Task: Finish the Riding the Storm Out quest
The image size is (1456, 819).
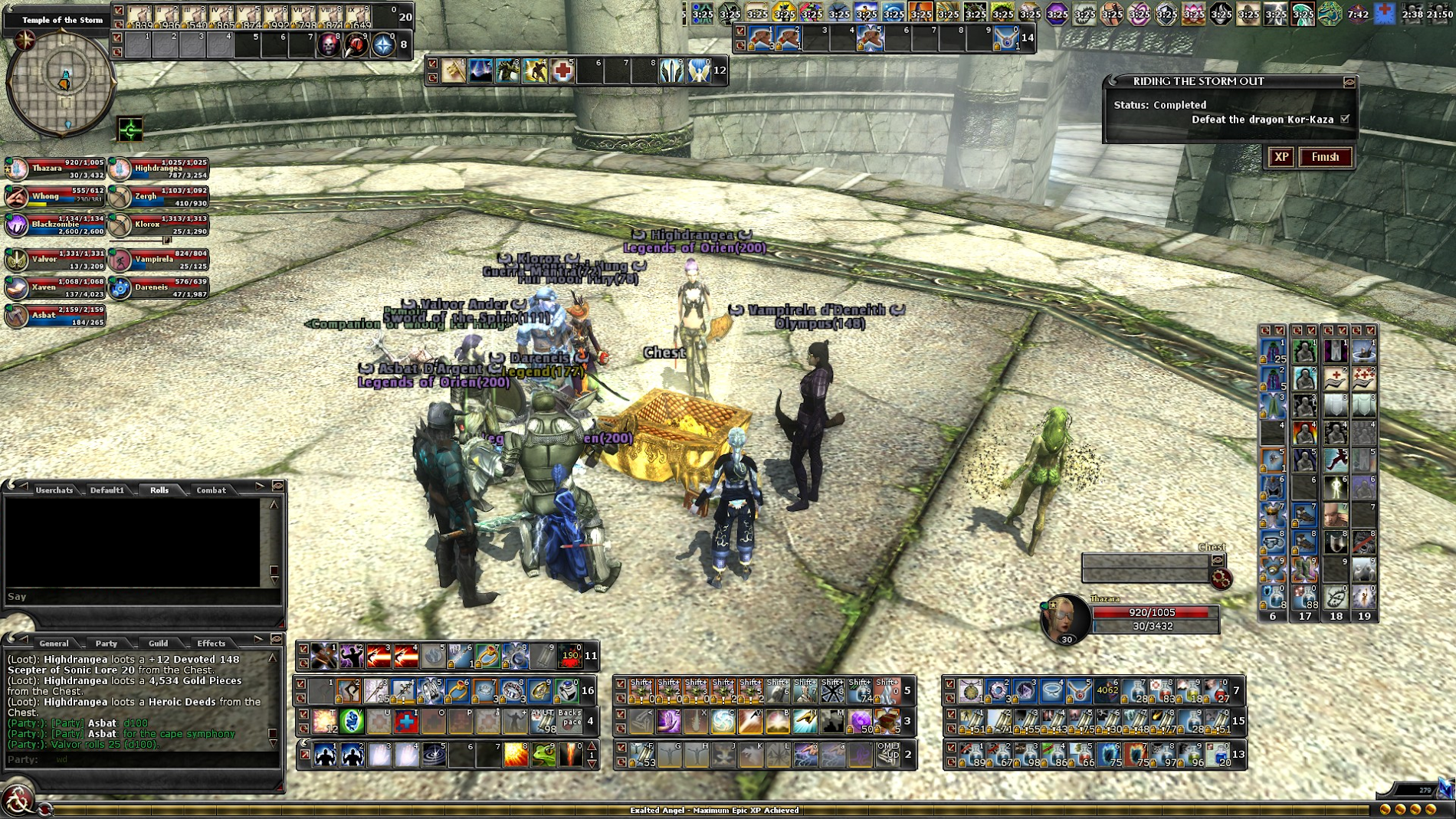Action: click(1325, 157)
